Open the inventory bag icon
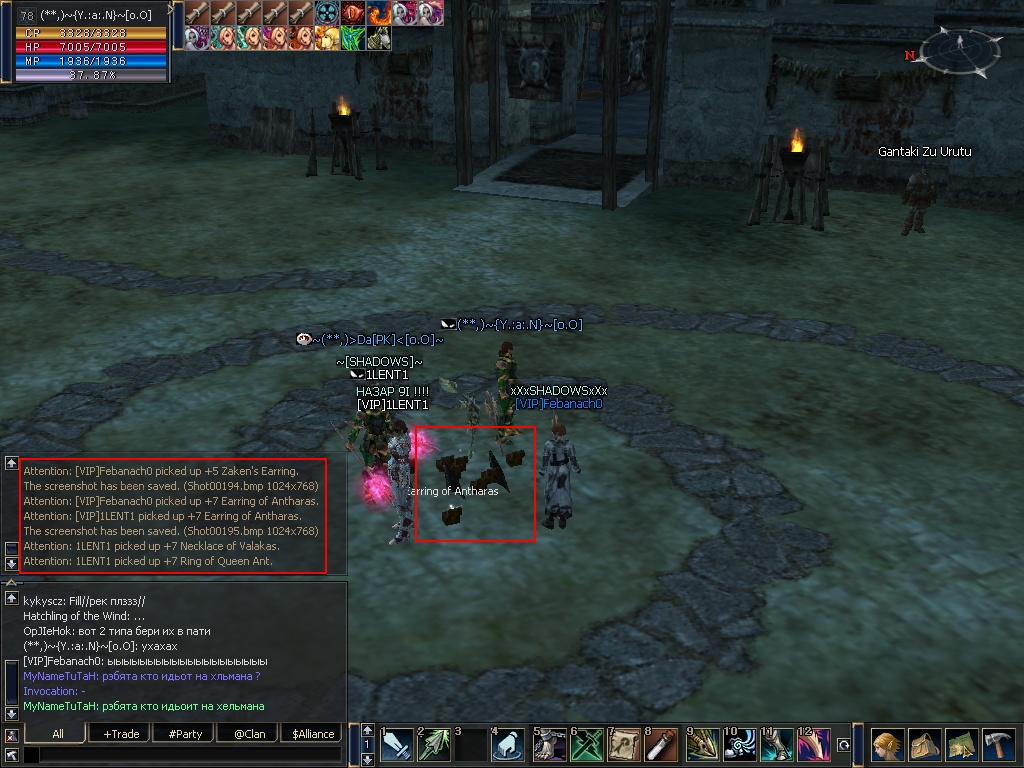This screenshot has width=1024, height=768. [x=924, y=746]
